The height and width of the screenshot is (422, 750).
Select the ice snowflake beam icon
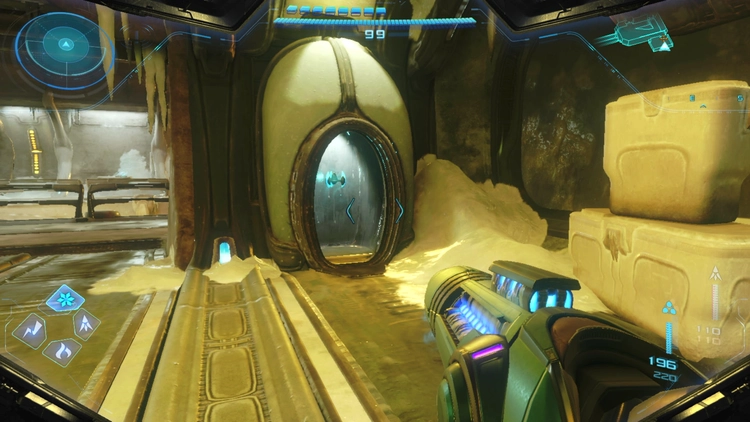point(65,298)
